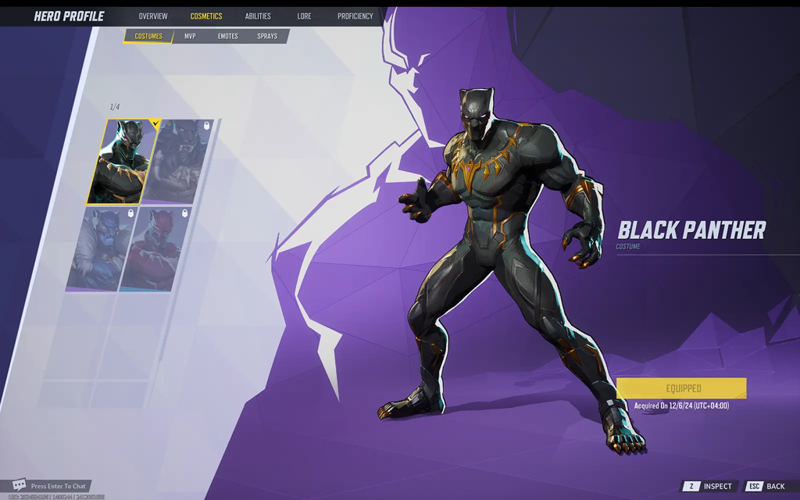Show the Lore tab
The image size is (800, 500).
point(304,16)
